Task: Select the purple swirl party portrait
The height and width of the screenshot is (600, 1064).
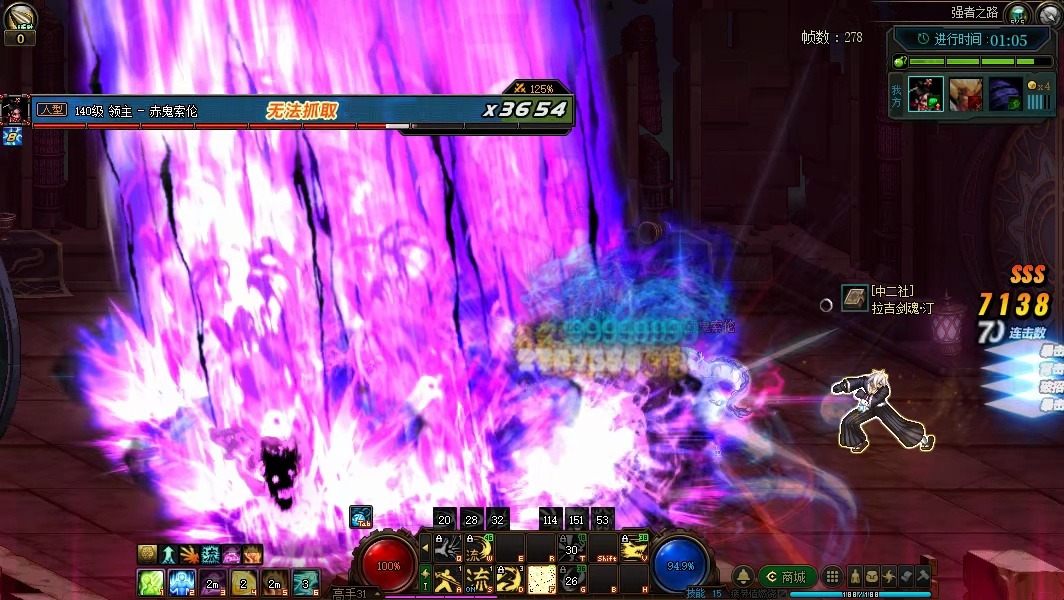Action: [x=1005, y=95]
